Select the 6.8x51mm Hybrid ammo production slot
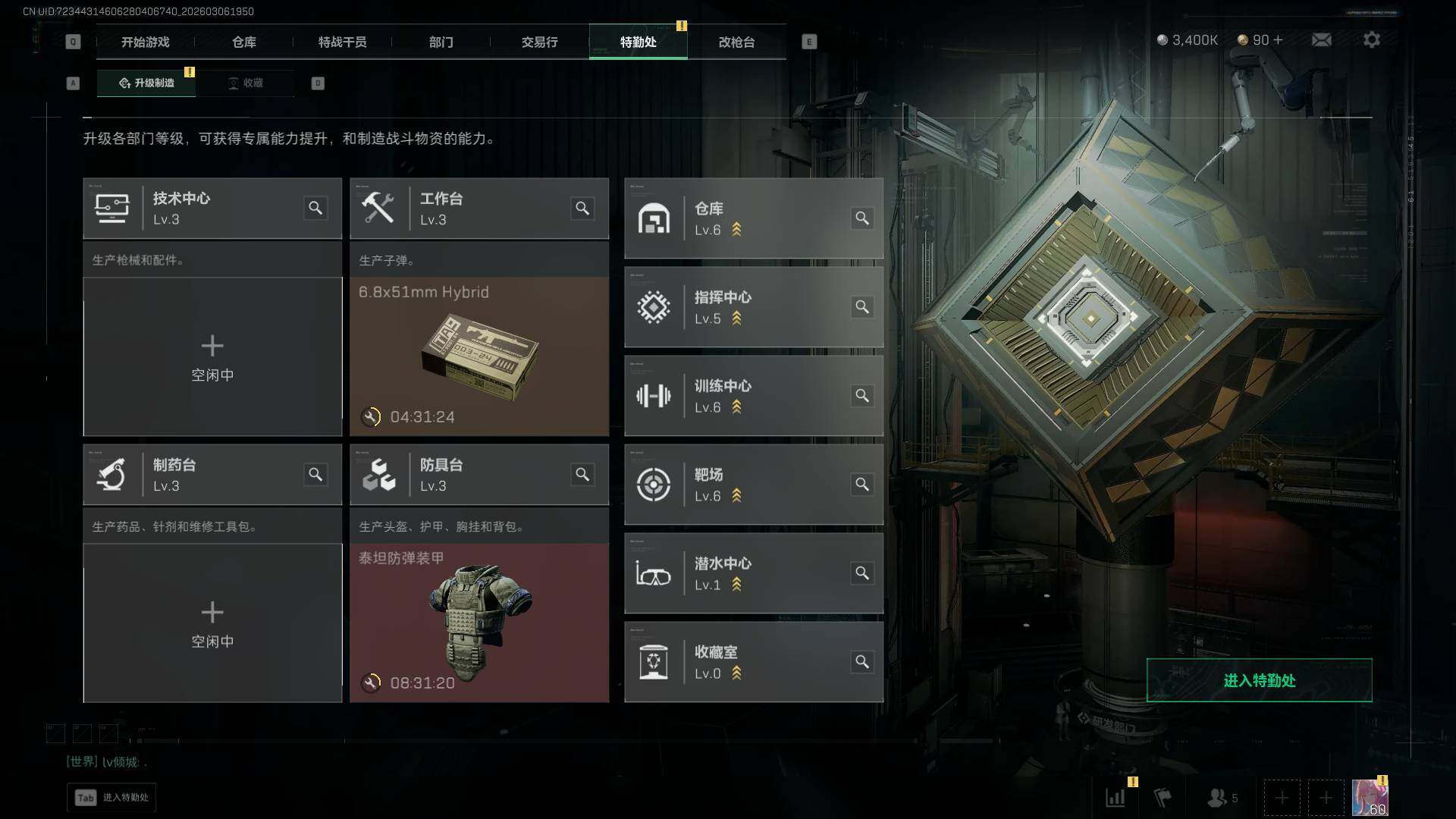1456x819 pixels. (x=479, y=356)
